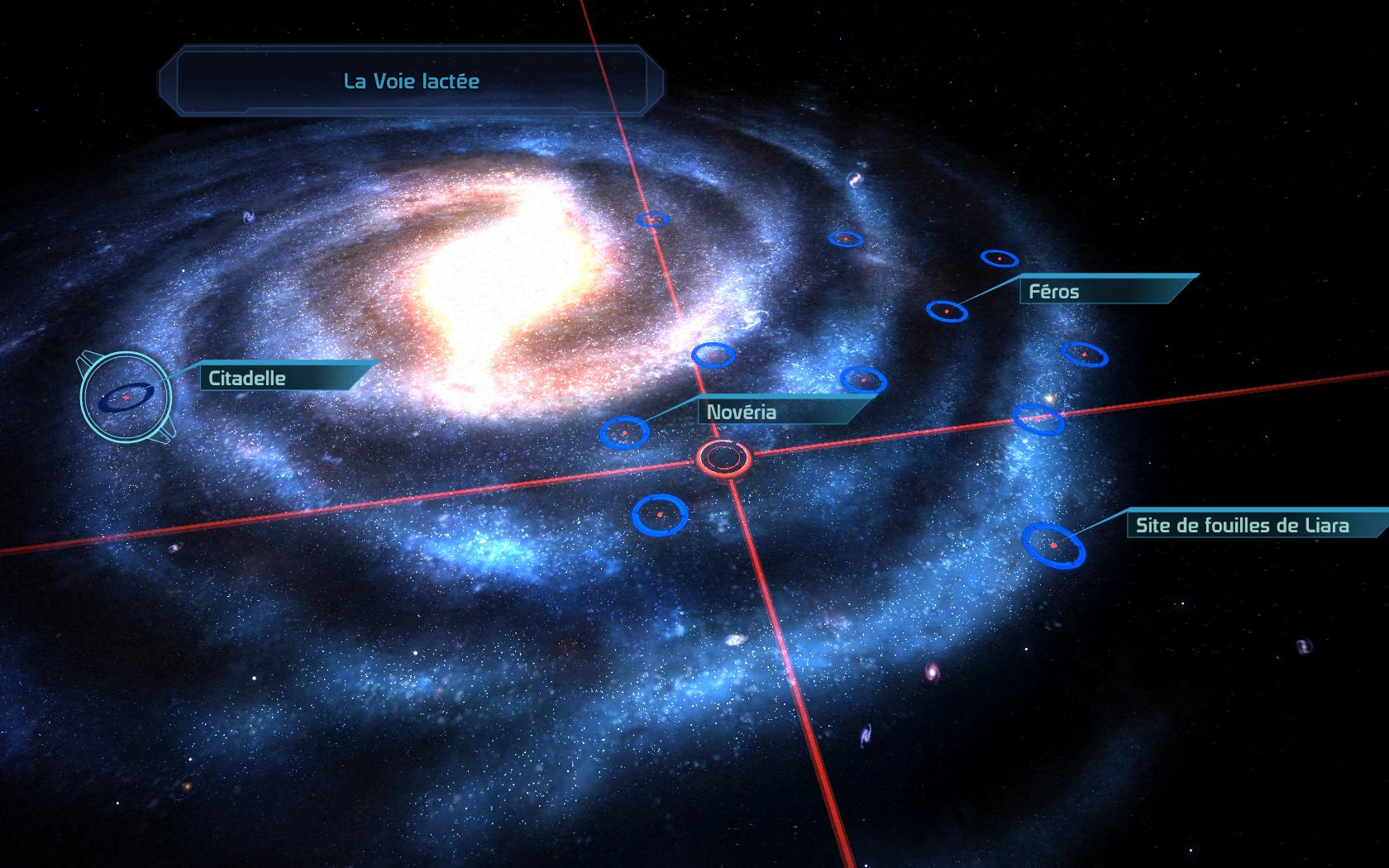
Task: Click the Féros cluster marker
Action: click(x=949, y=312)
